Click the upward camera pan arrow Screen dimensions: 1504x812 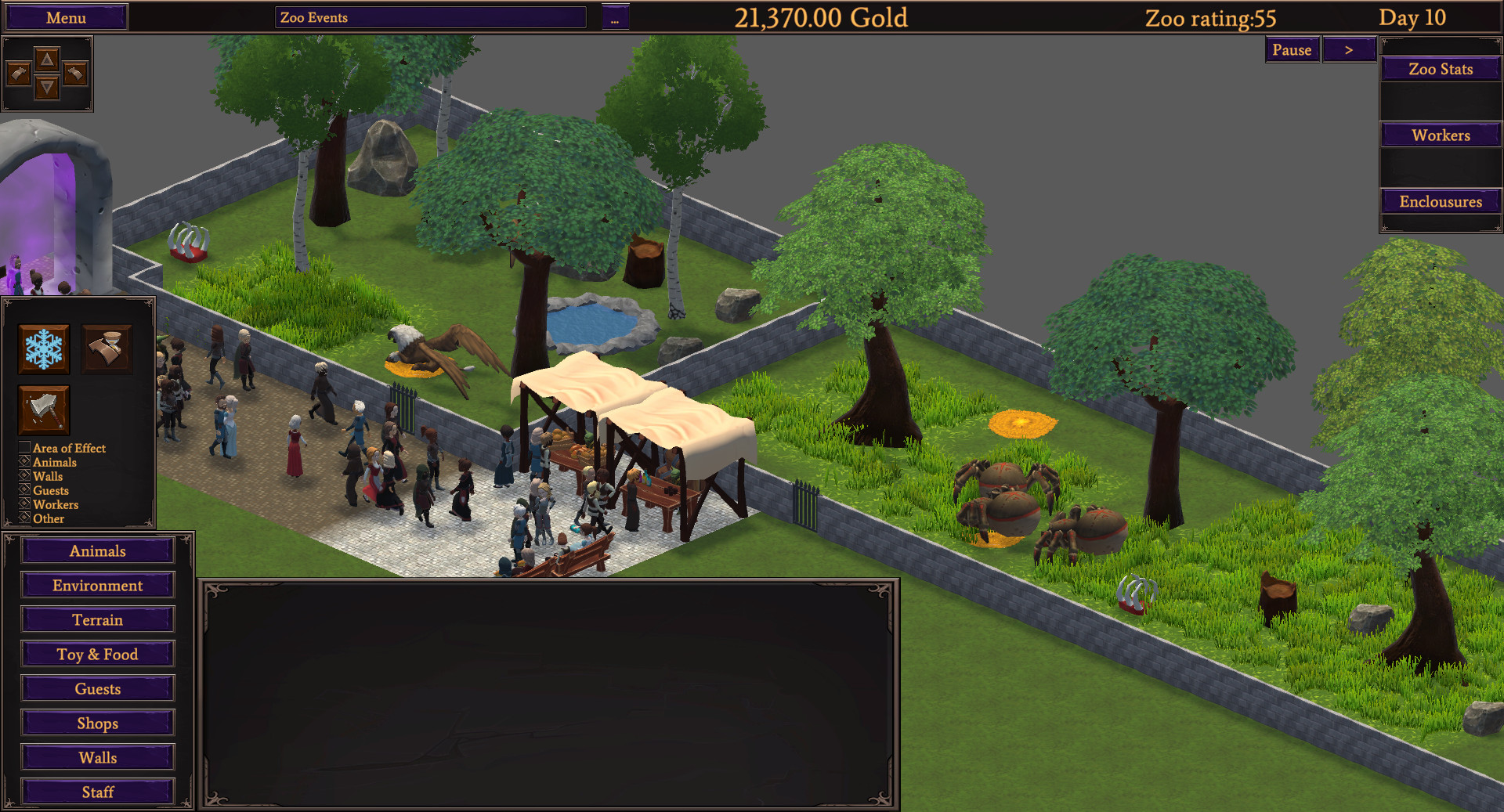pyautogui.click(x=47, y=58)
